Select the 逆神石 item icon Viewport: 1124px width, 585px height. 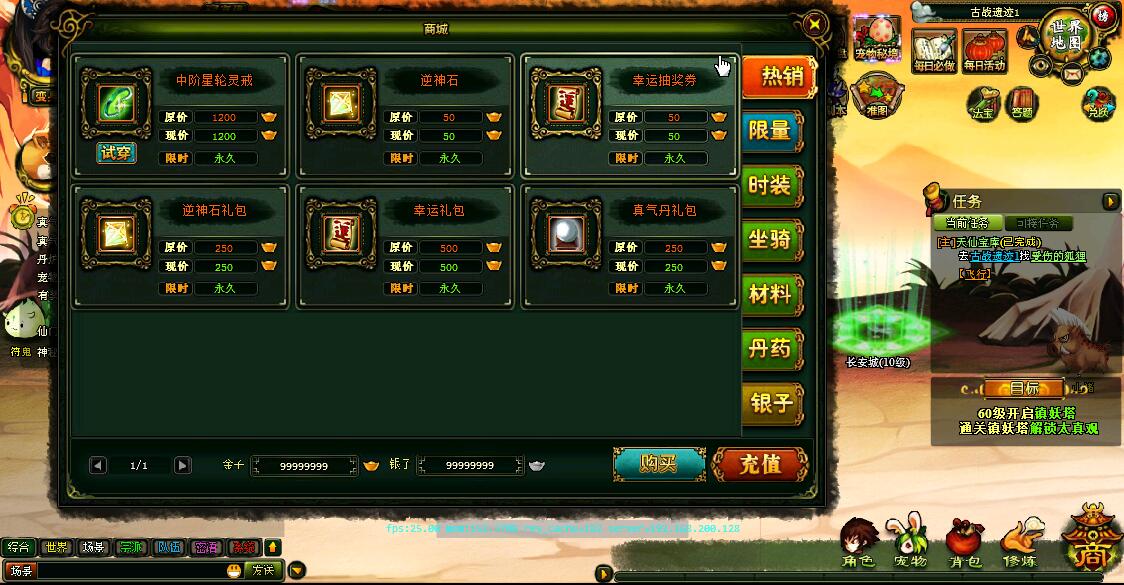340,103
